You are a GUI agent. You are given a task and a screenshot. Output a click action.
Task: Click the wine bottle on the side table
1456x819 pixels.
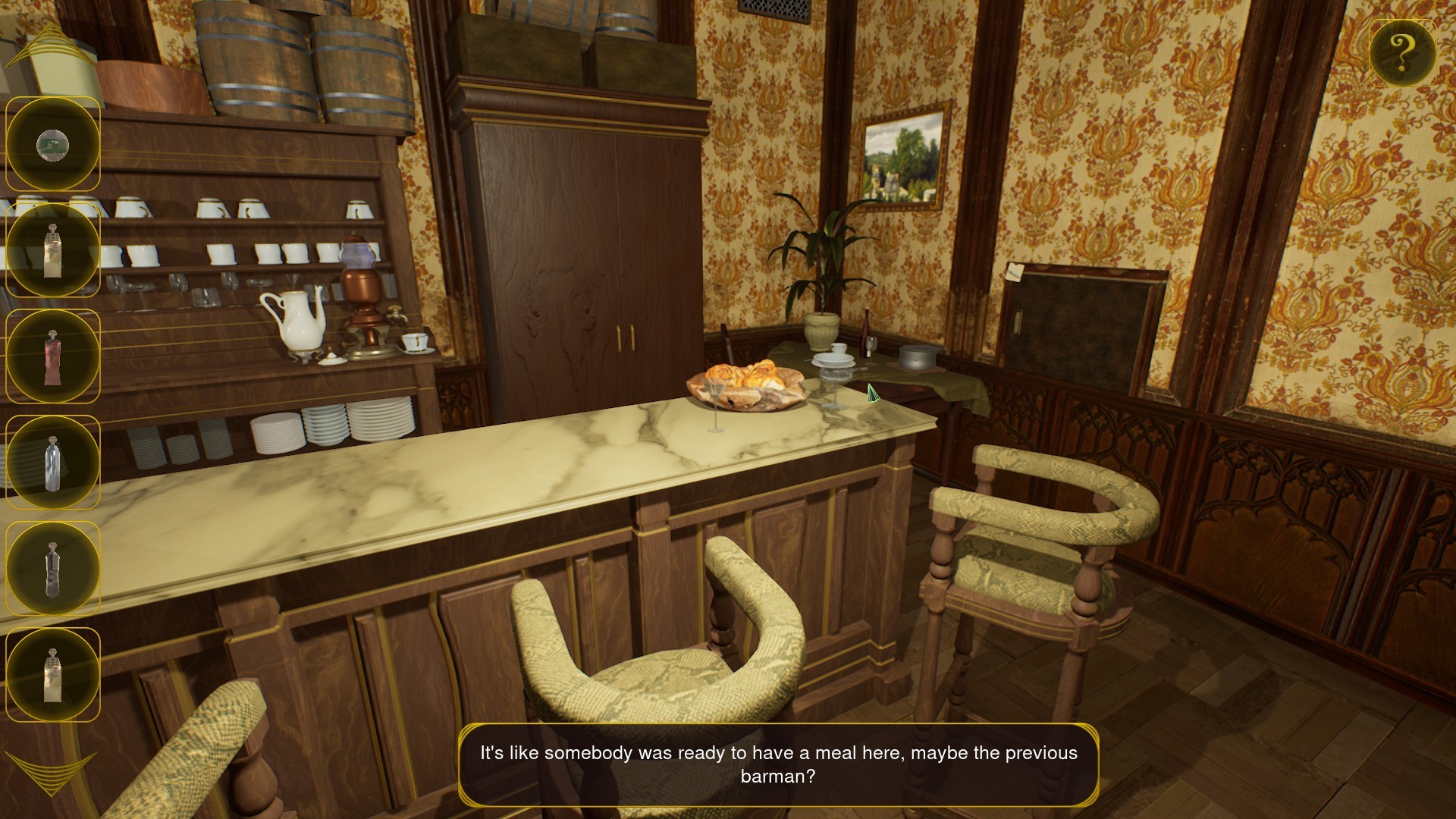(x=866, y=334)
